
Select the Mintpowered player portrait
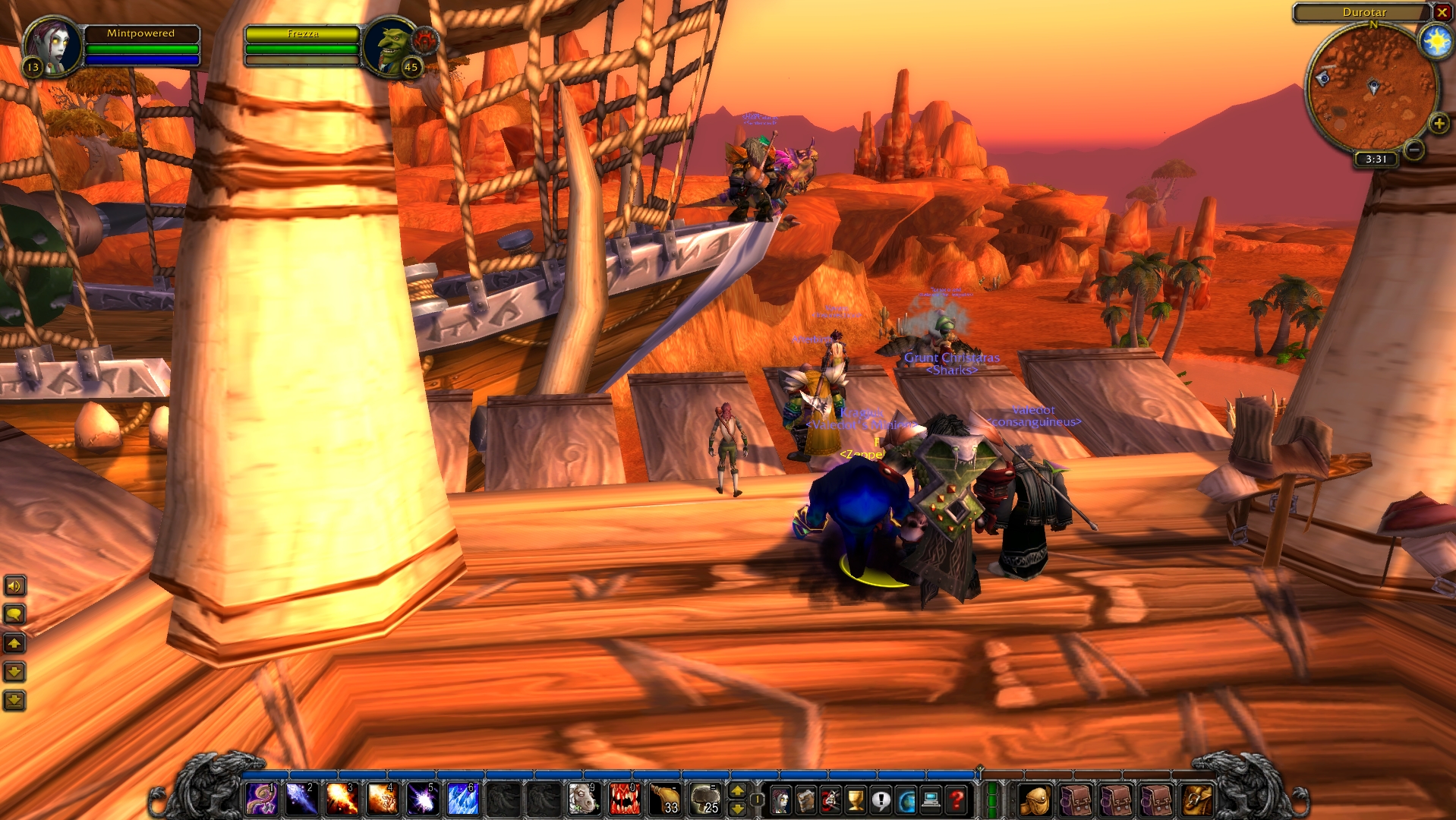click(52, 46)
